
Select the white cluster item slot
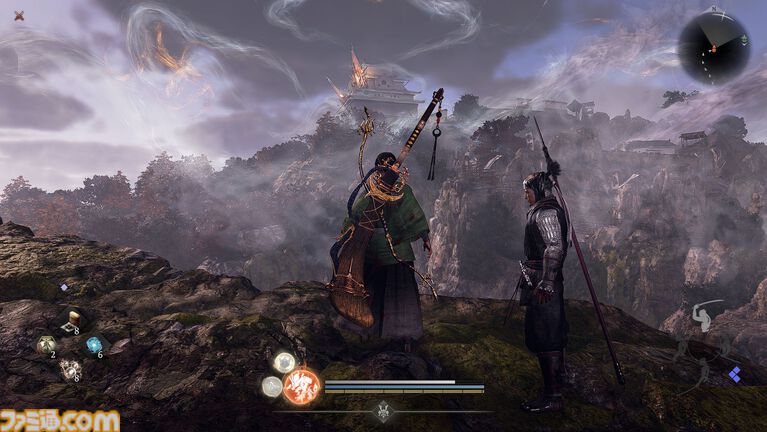(71, 370)
